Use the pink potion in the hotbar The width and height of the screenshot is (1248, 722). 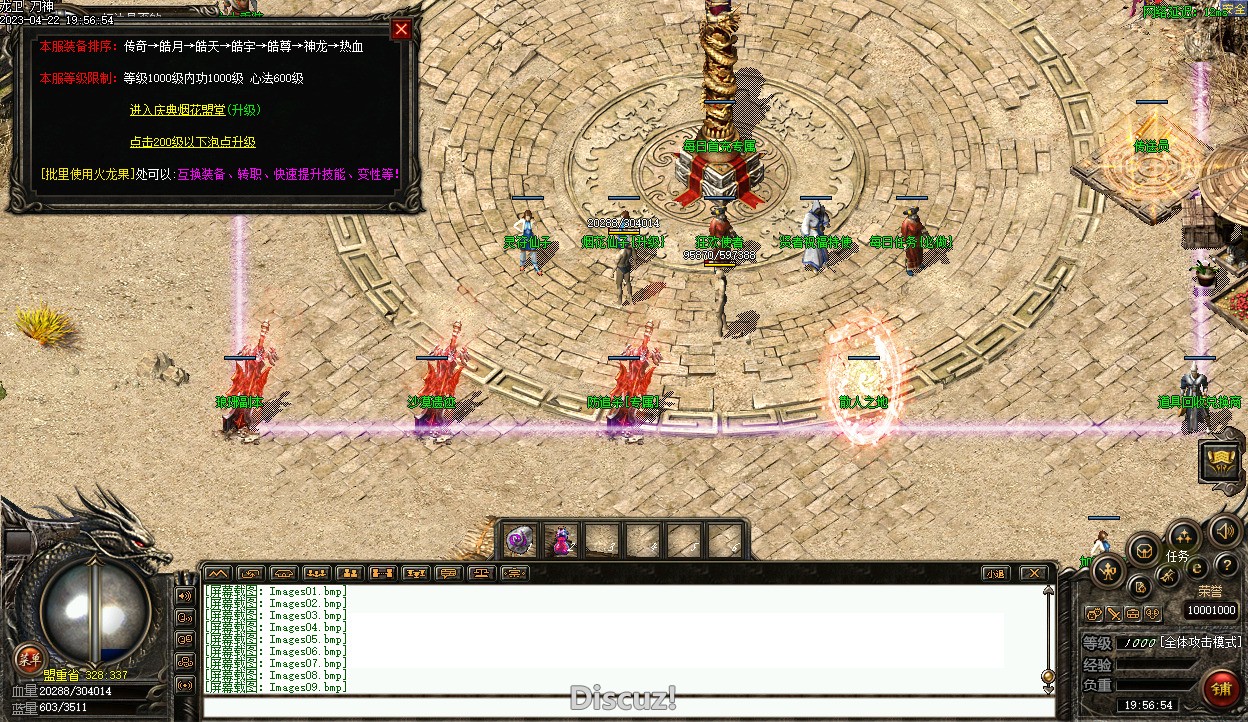click(562, 540)
